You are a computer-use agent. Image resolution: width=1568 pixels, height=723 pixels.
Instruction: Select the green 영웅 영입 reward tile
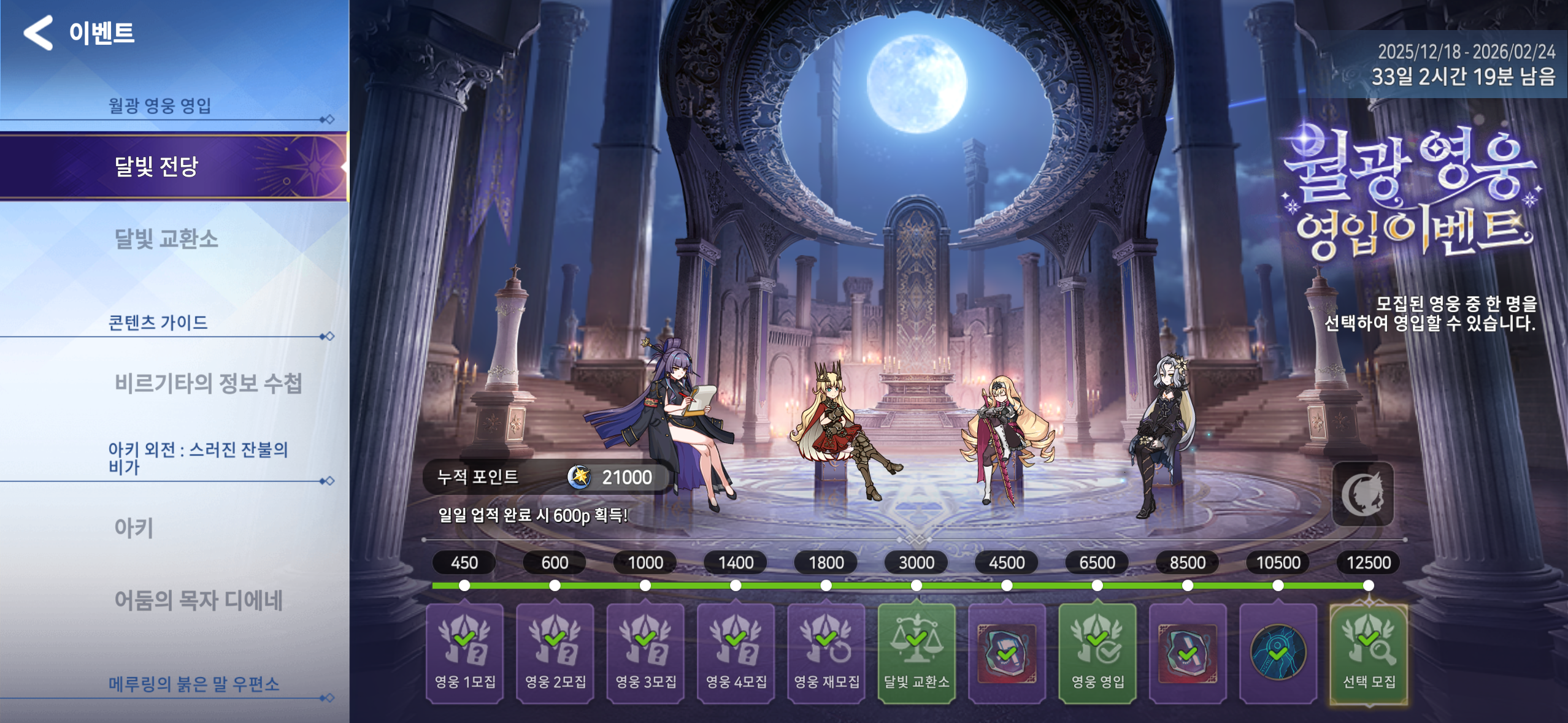pos(1097,652)
